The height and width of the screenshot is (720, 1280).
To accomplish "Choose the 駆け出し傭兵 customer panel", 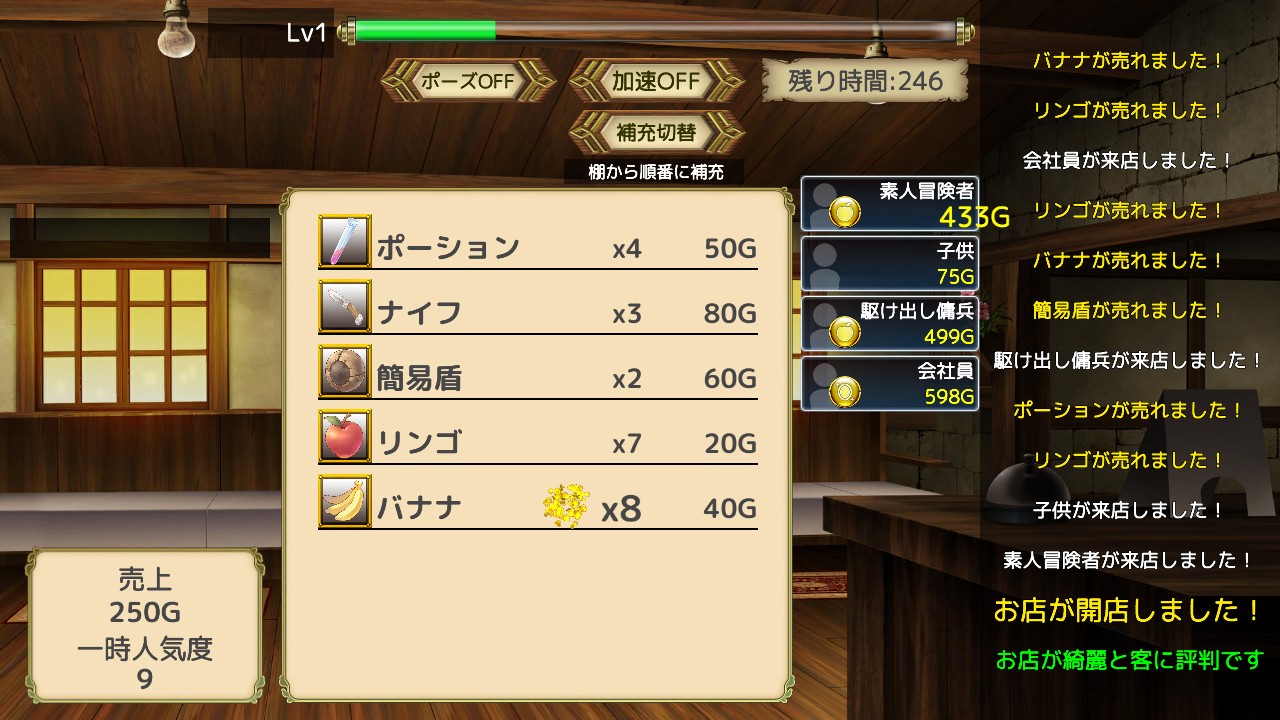I will tap(889, 323).
